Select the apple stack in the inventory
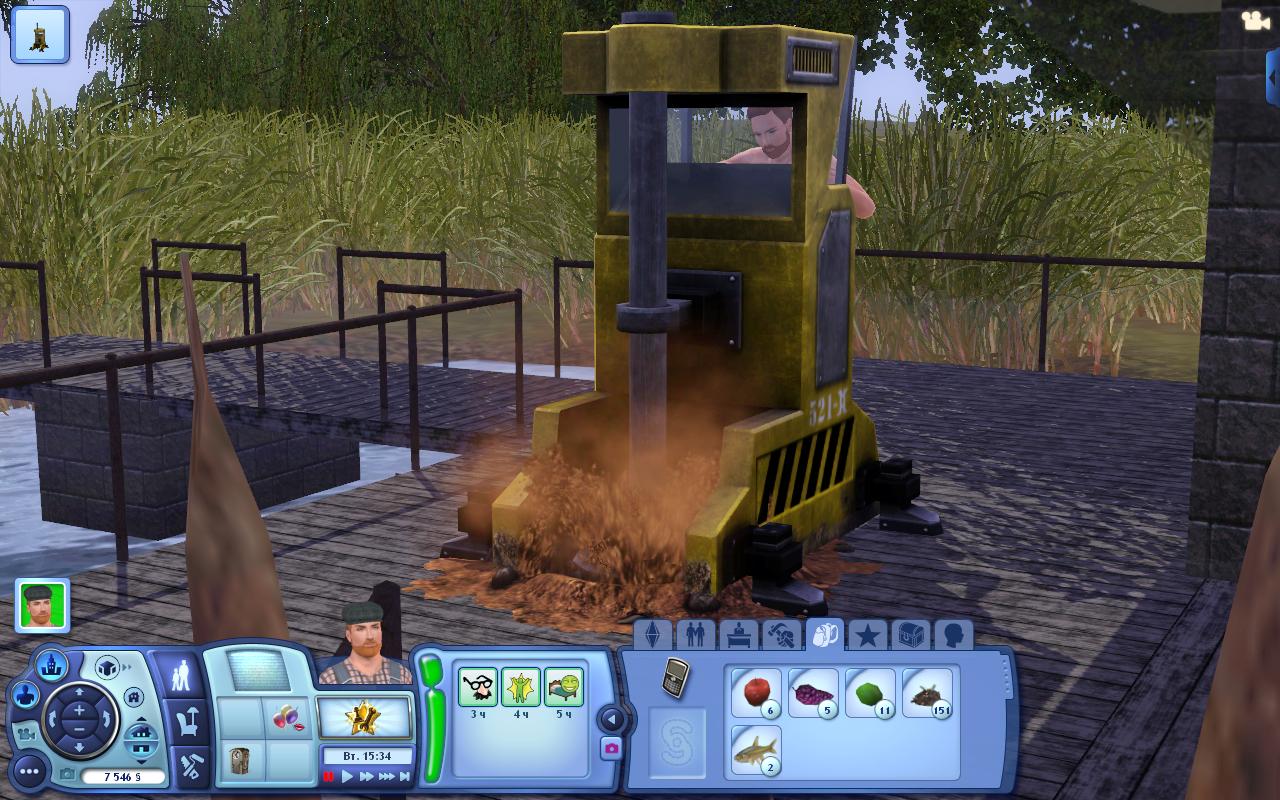 click(x=755, y=693)
